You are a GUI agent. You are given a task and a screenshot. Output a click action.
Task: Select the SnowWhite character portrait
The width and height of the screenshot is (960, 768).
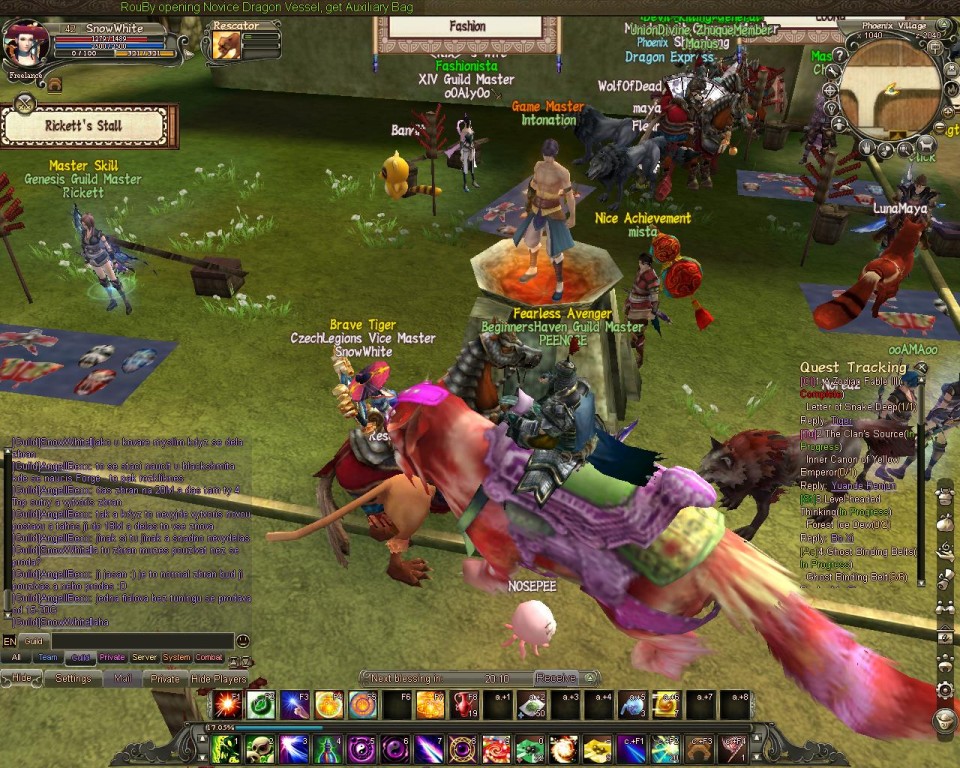(x=24, y=44)
